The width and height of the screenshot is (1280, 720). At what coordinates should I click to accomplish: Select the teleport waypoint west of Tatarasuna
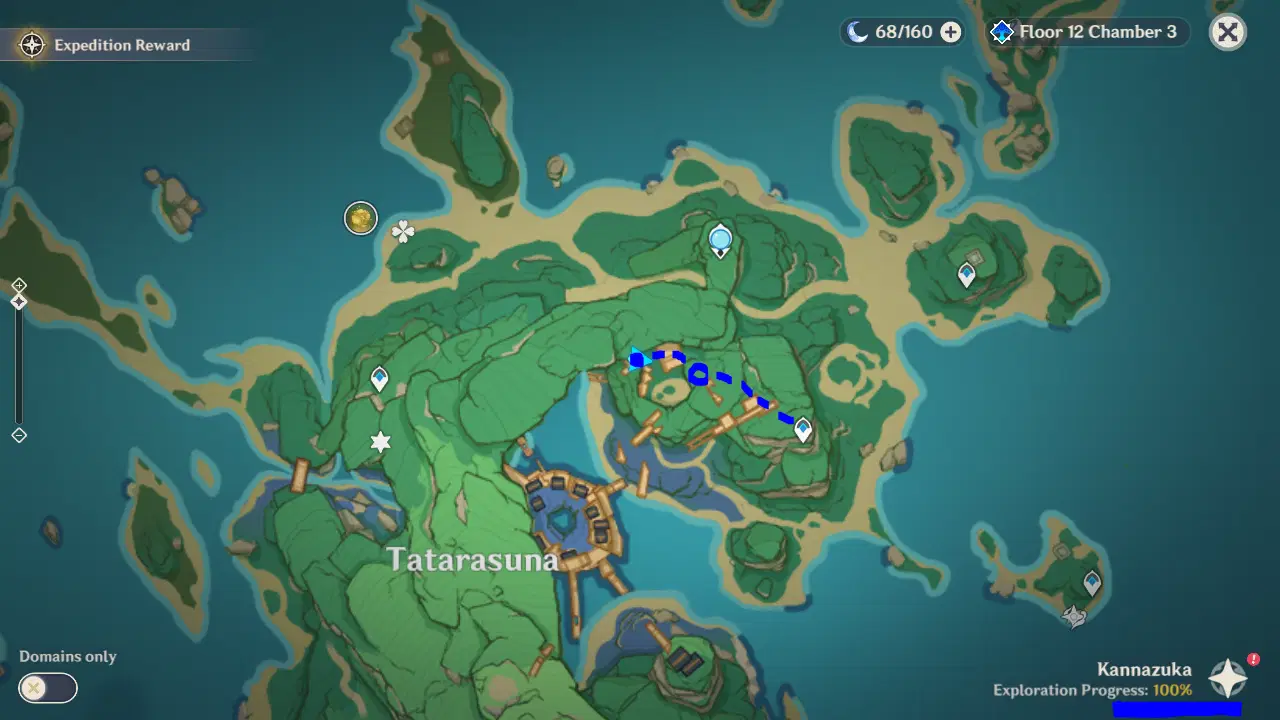pos(378,379)
